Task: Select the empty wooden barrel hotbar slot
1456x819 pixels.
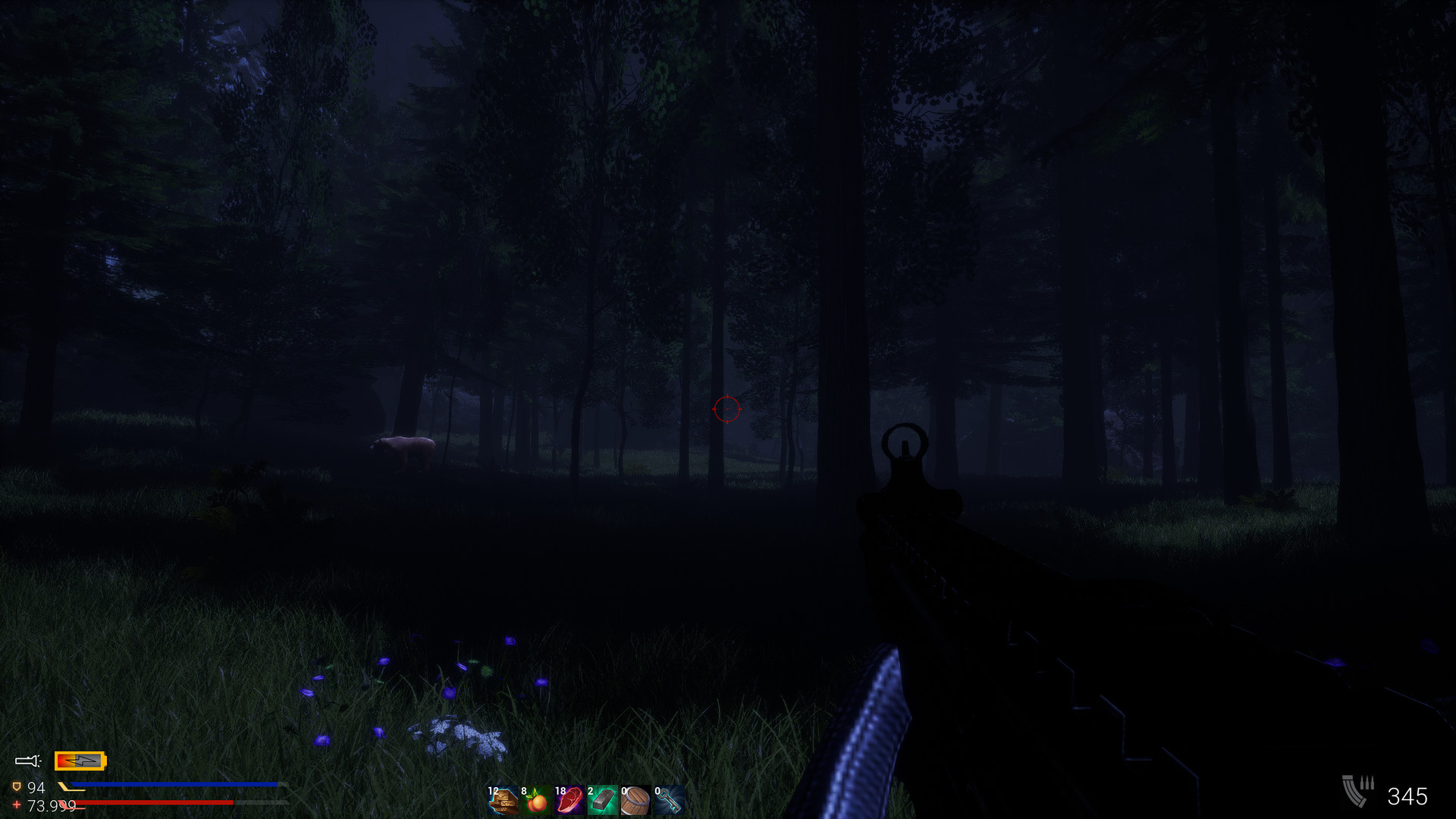Action: pos(637,801)
